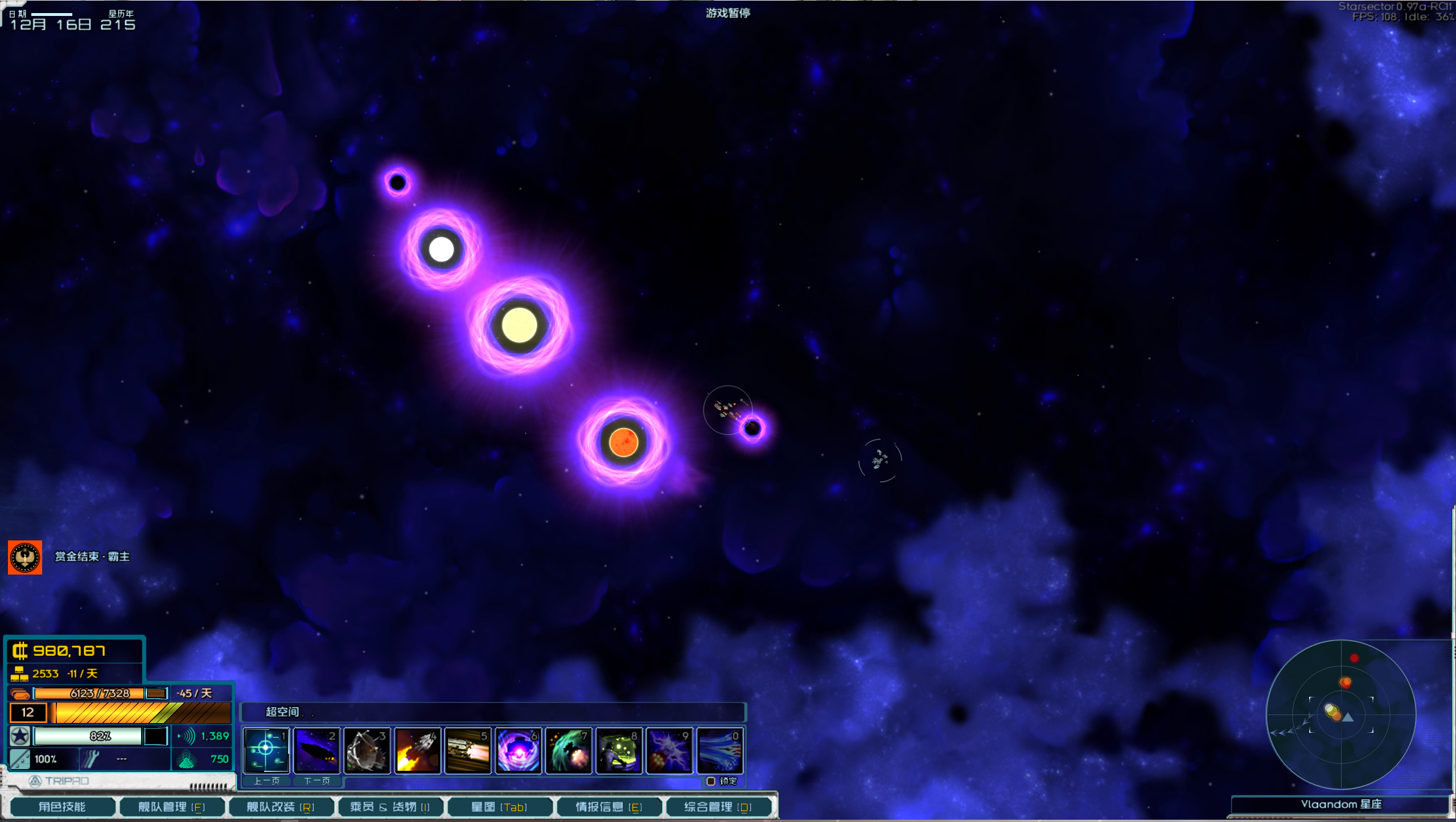Go to previous ability page (上一页)
This screenshot has width=1456, height=822.
pos(266,781)
